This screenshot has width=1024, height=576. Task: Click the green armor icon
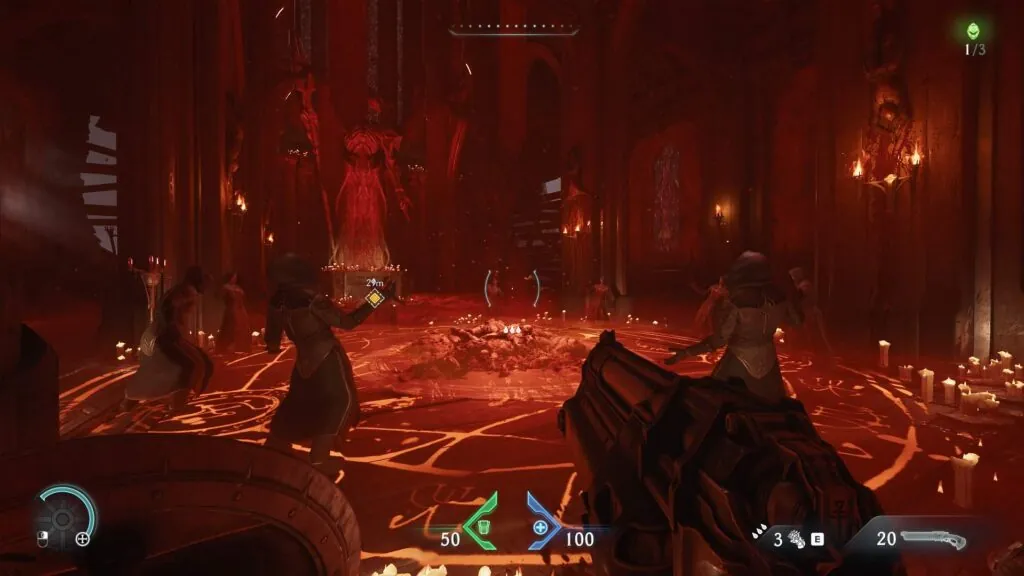[483, 525]
